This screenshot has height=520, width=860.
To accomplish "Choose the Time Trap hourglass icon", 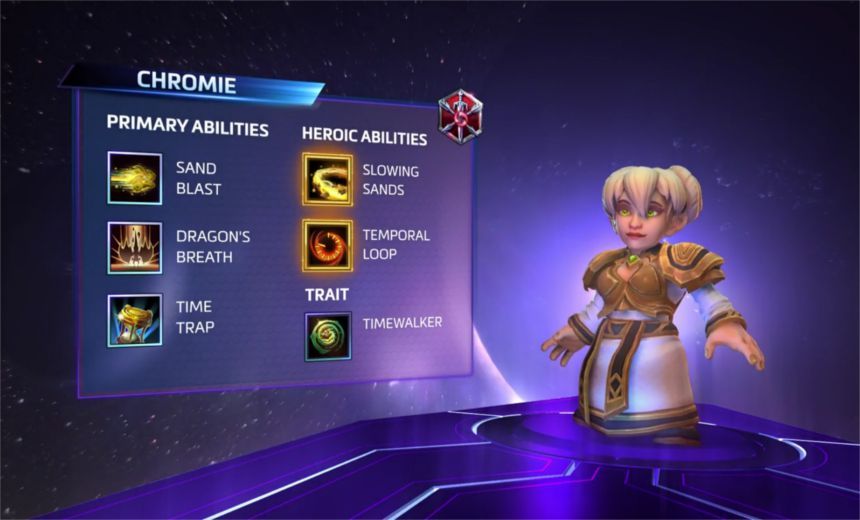I will tap(135, 319).
